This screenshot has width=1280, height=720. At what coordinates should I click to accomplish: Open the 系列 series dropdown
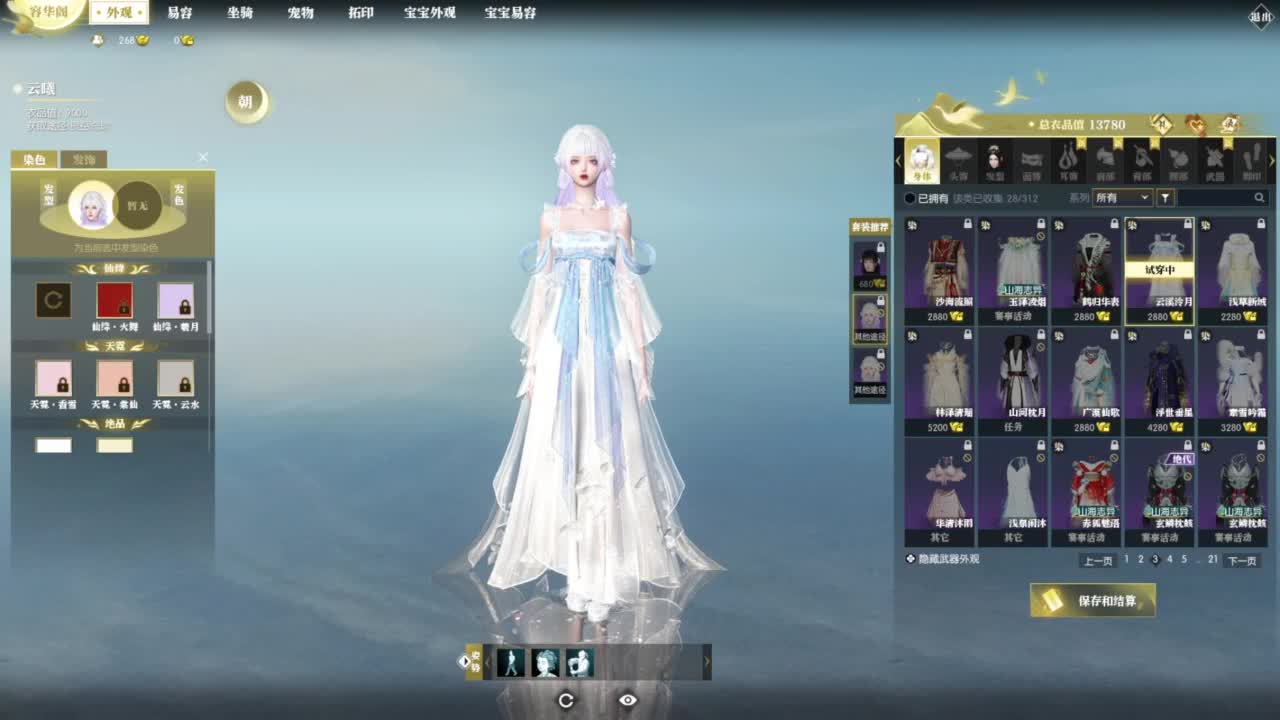(1122, 198)
